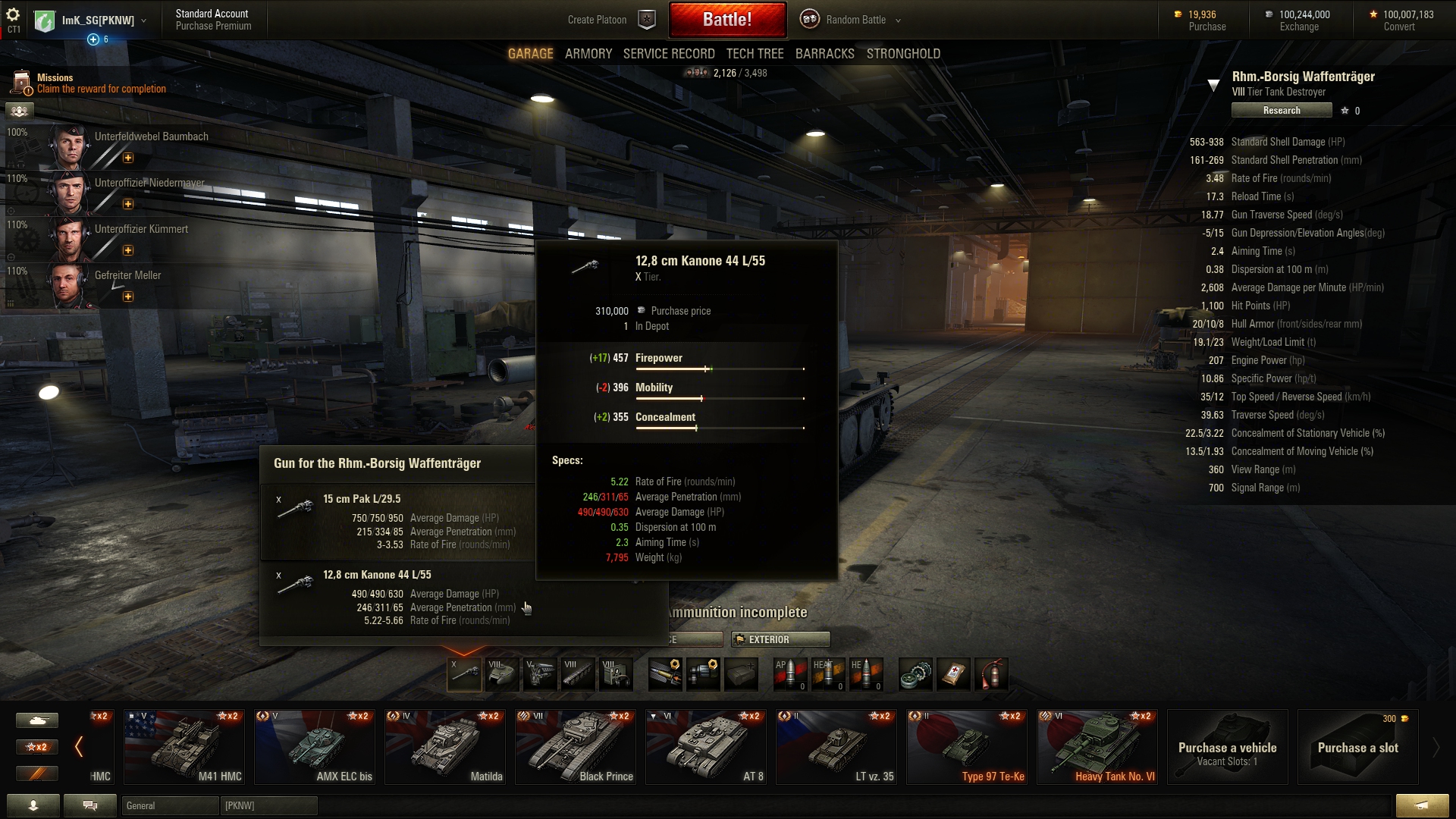Viewport: 1456px width, 819px height.
Task: Switch to the Stronghold tab
Action: tap(903, 54)
